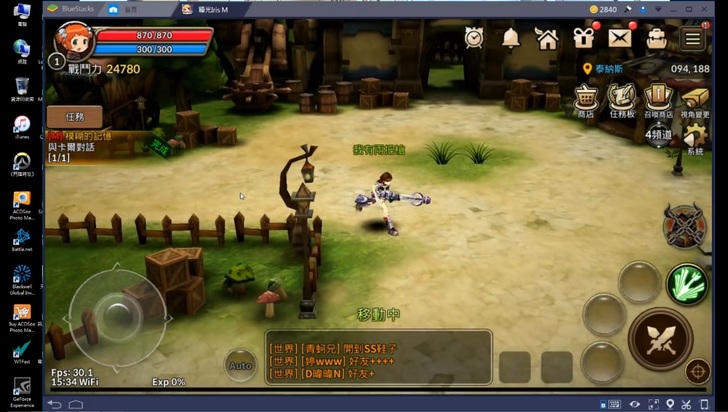Use the crossed swords basic attack
Image resolution: width=728 pixels, height=412 pixels.
click(x=660, y=338)
